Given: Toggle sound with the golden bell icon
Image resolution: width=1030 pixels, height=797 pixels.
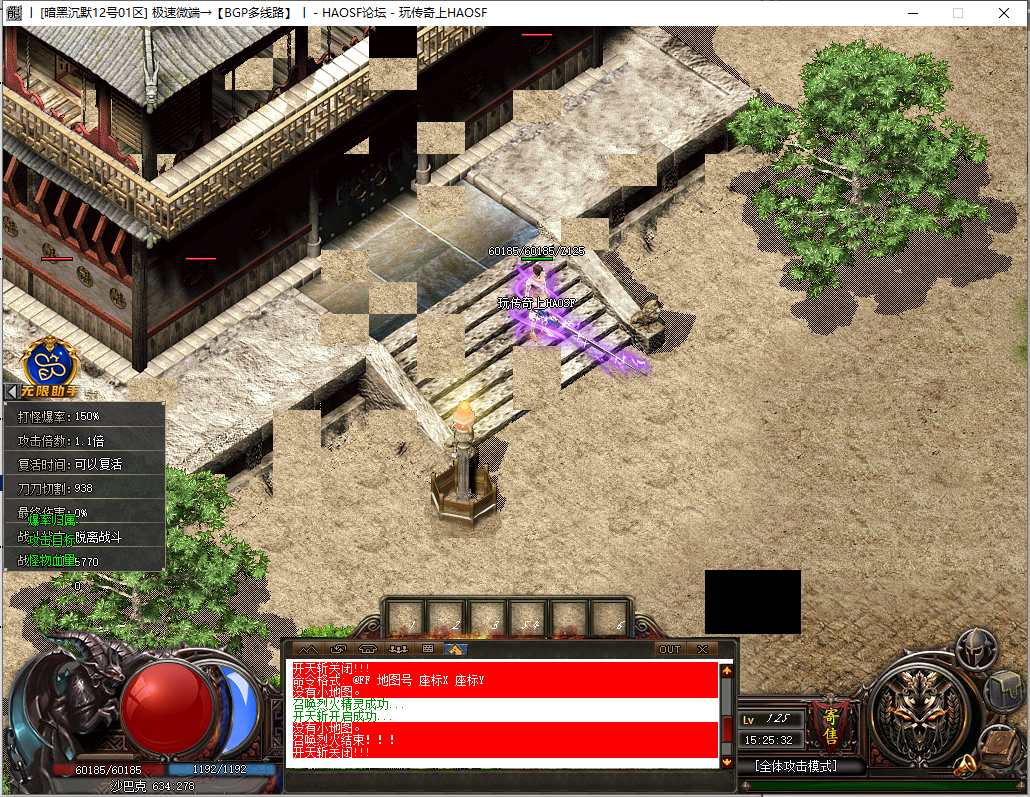Looking at the screenshot, I should point(963,767).
